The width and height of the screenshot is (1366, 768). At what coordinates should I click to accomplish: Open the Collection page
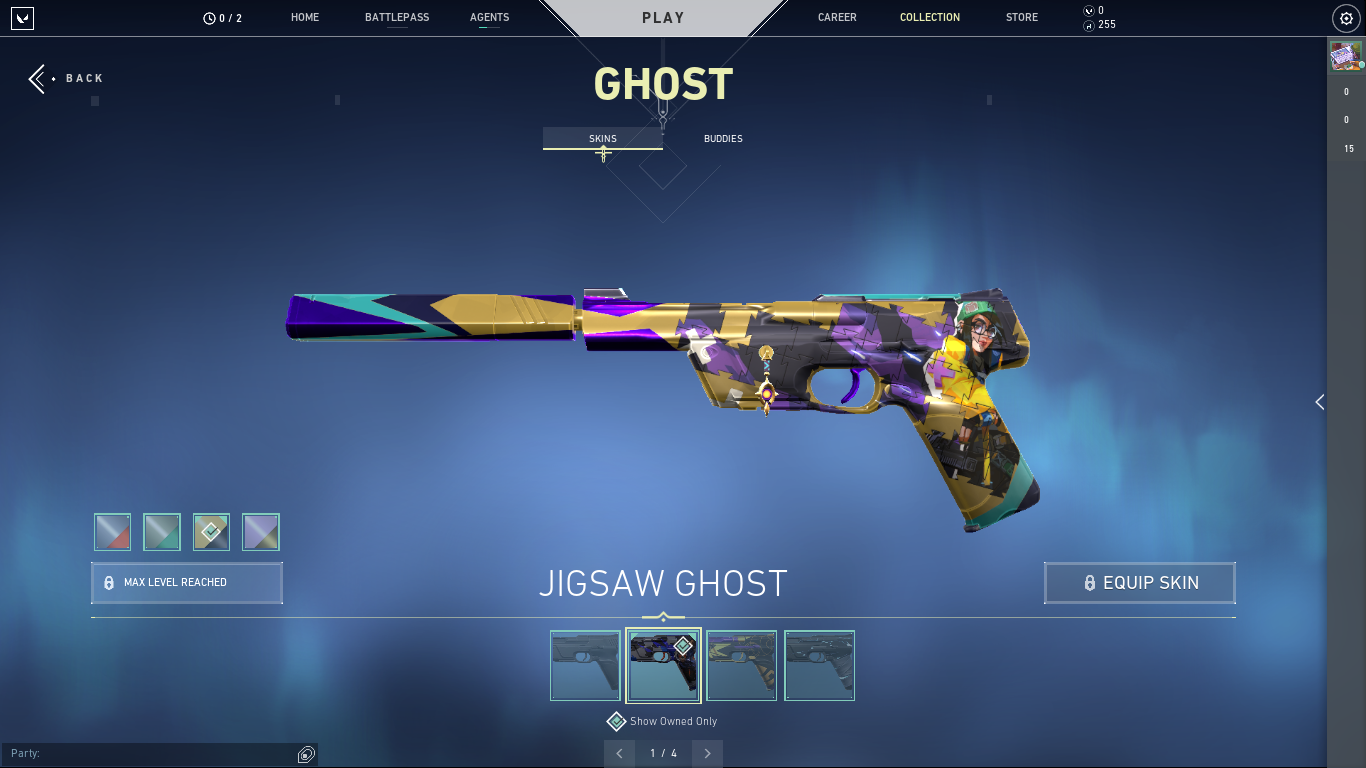(929, 18)
